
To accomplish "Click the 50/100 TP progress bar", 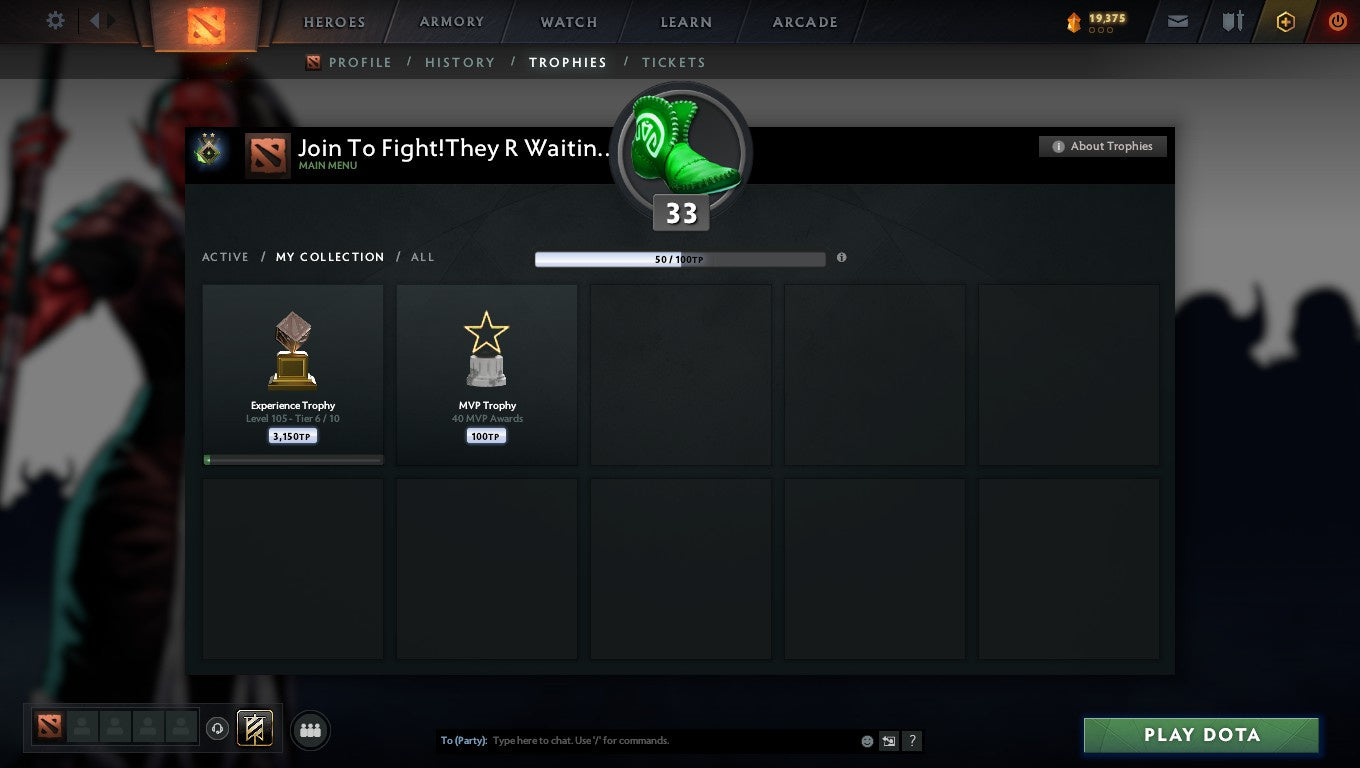I will pos(680,257).
